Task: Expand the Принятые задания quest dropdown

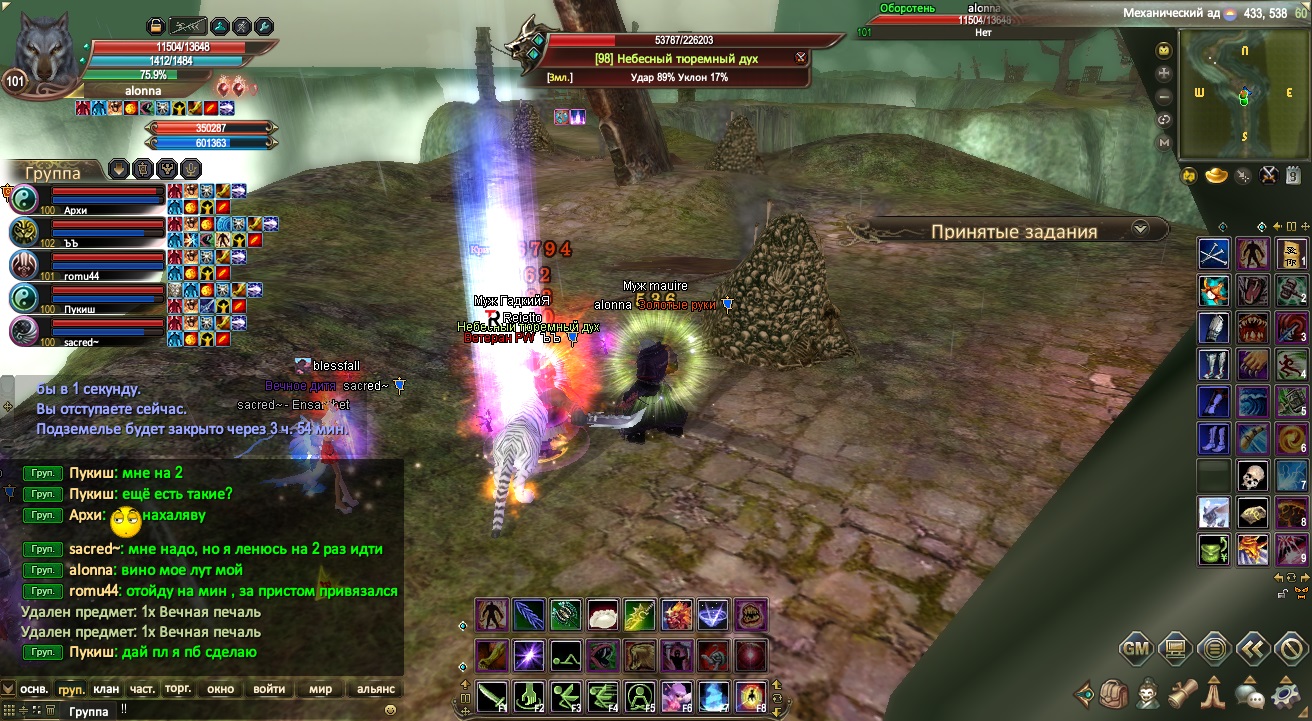Action: 1139,230
